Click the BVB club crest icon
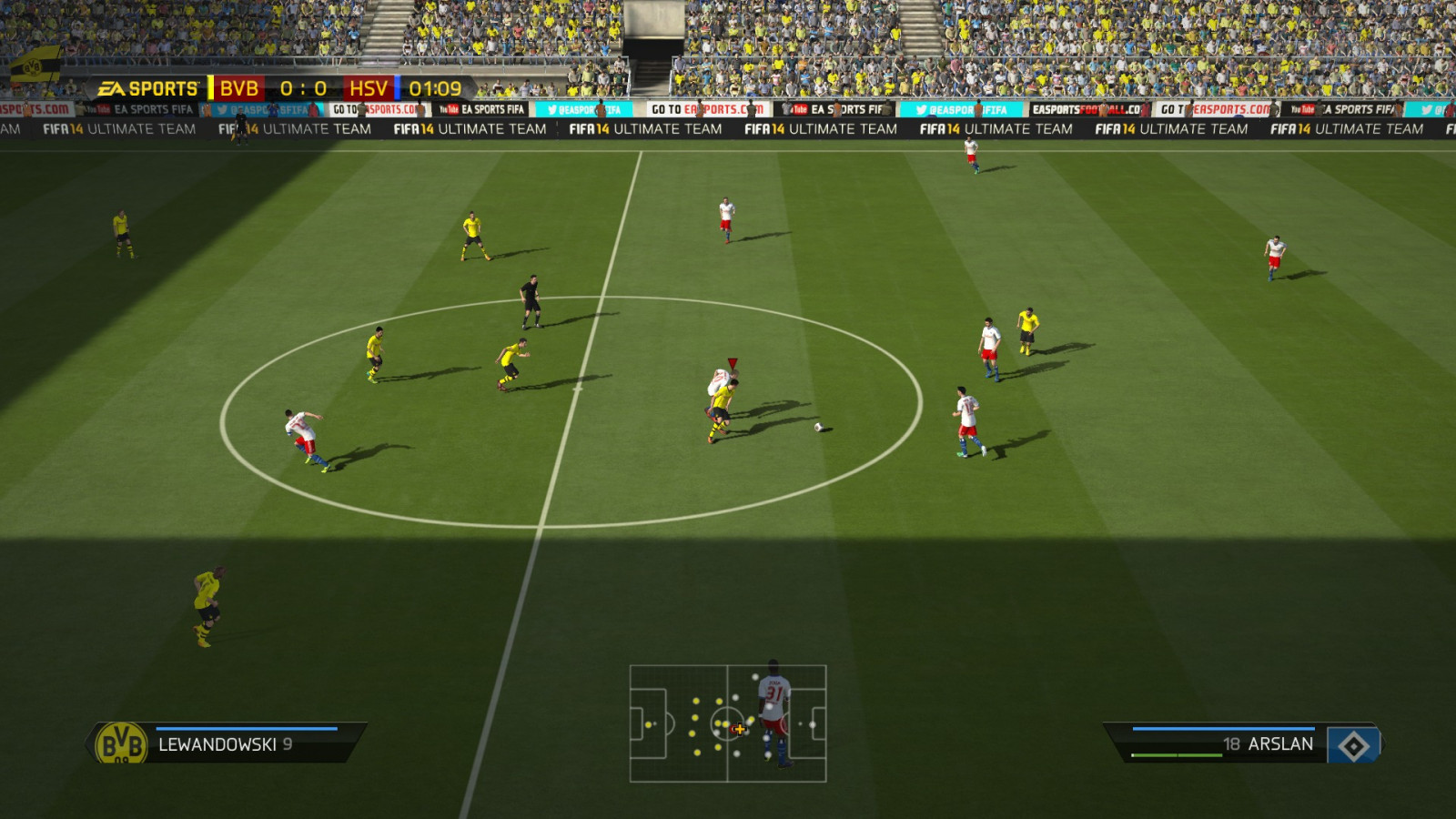The image size is (1456, 819). tap(121, 744)
